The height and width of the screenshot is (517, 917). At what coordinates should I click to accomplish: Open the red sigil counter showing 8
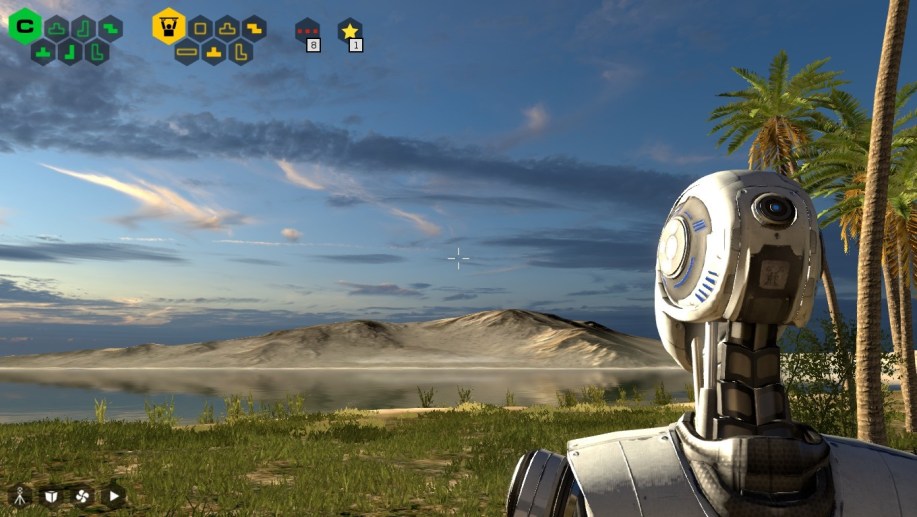click(x=307, y=32)
